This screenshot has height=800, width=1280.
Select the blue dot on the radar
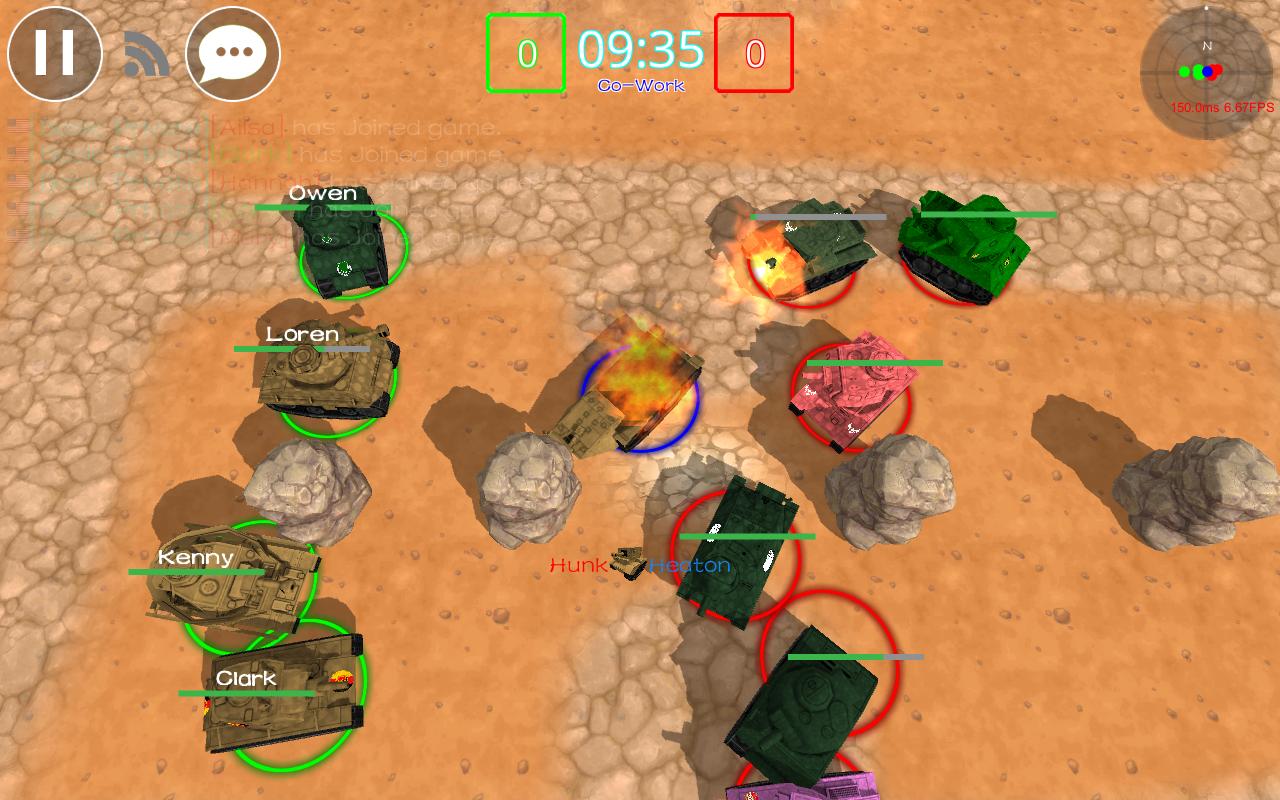[1208, 71]
